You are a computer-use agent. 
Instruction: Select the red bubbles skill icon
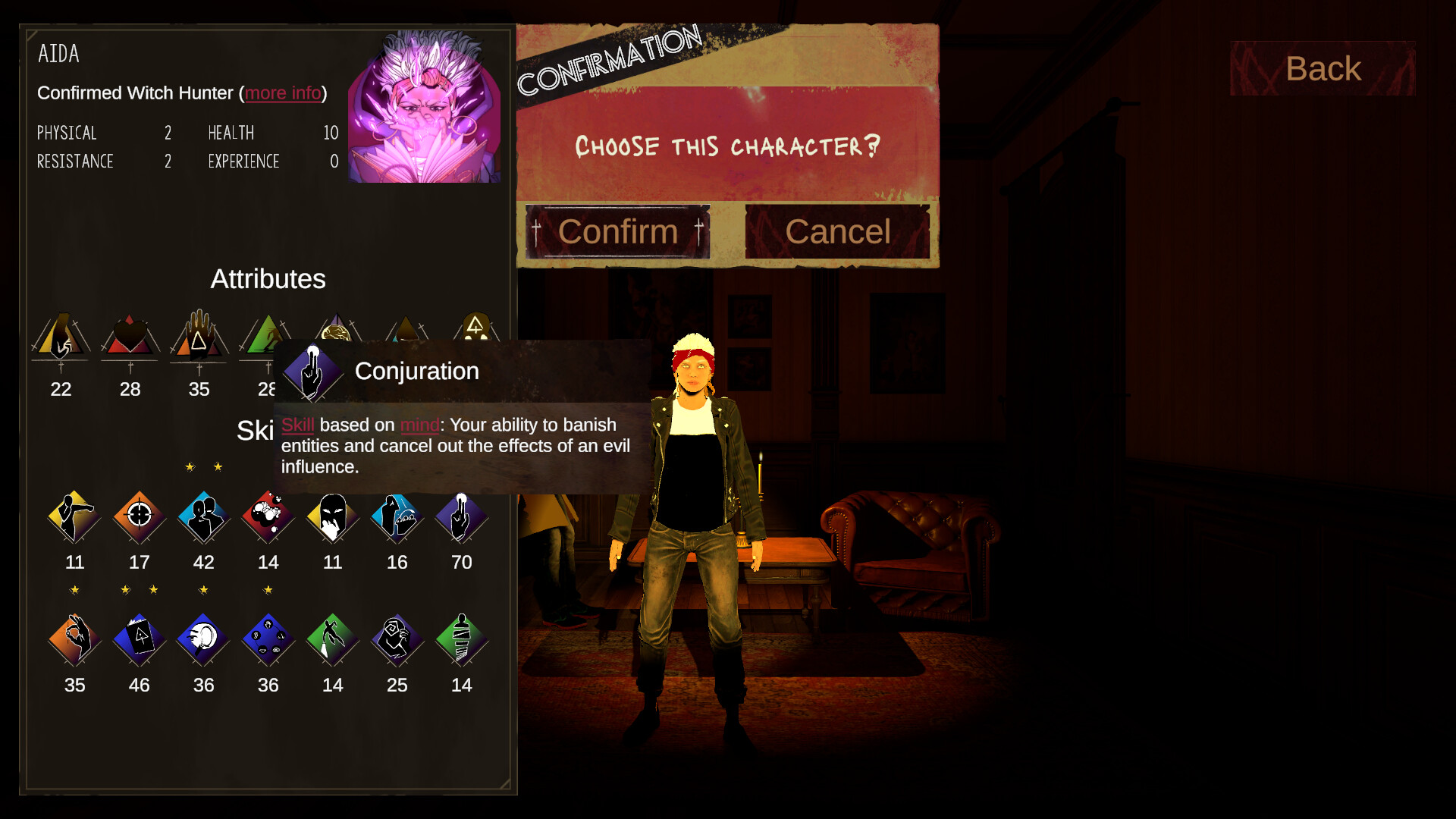(x=268, y=518)
